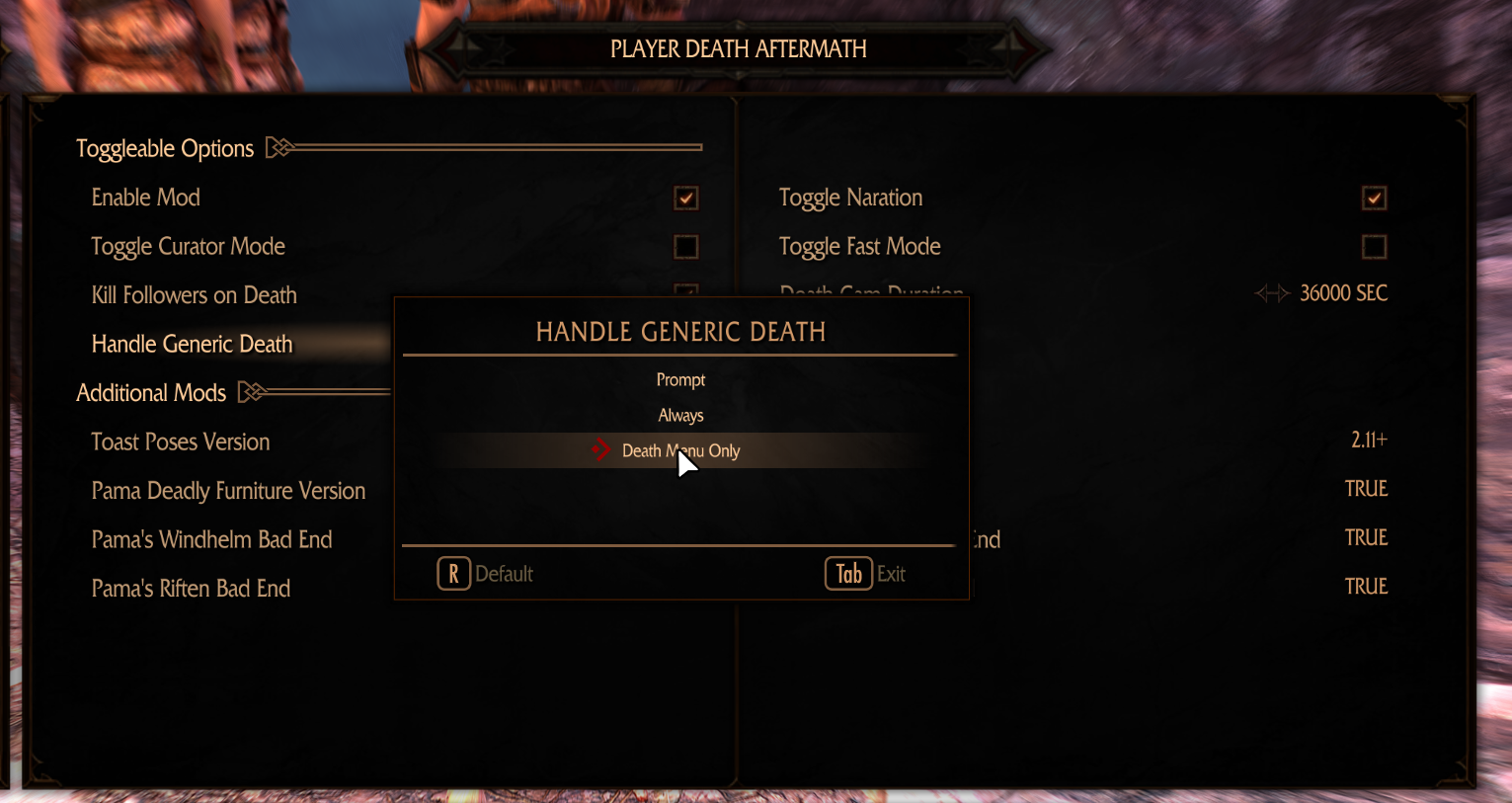Select the Death Menu Only option

point(680,450)
